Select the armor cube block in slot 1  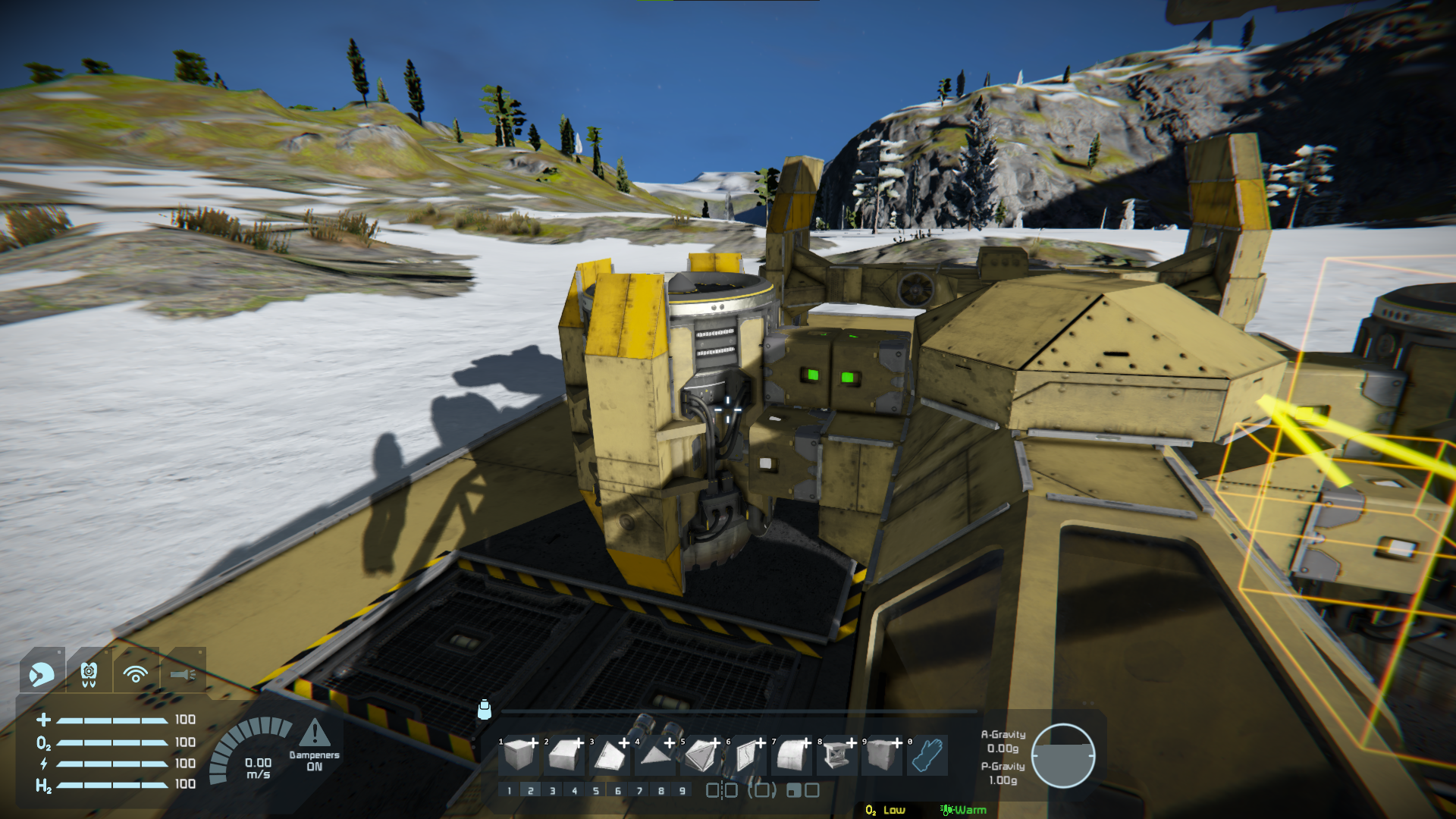pyautogui.click(x=519, y=755)
